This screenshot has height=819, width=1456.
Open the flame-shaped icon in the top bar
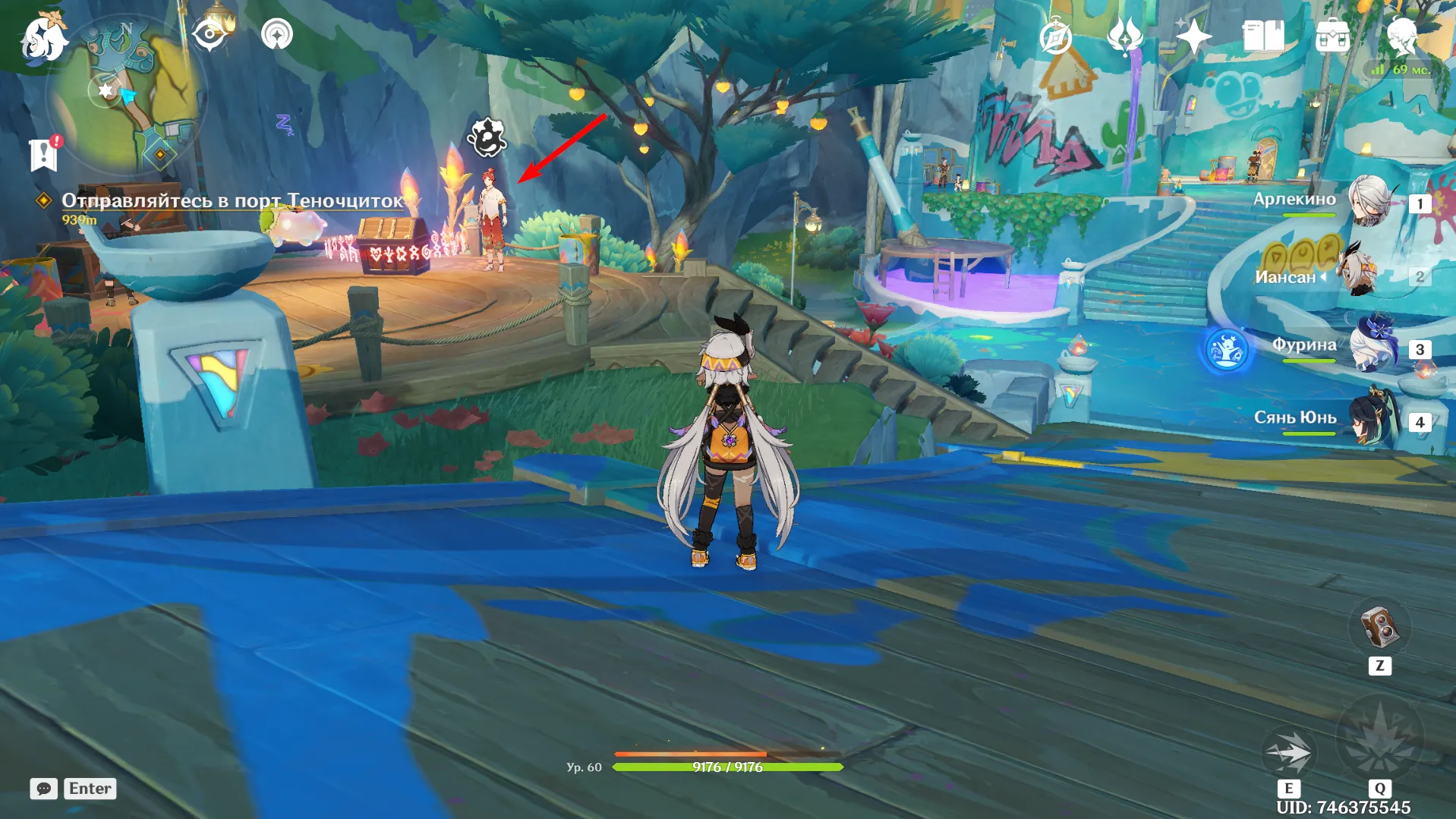click(x=1124, y=36)
